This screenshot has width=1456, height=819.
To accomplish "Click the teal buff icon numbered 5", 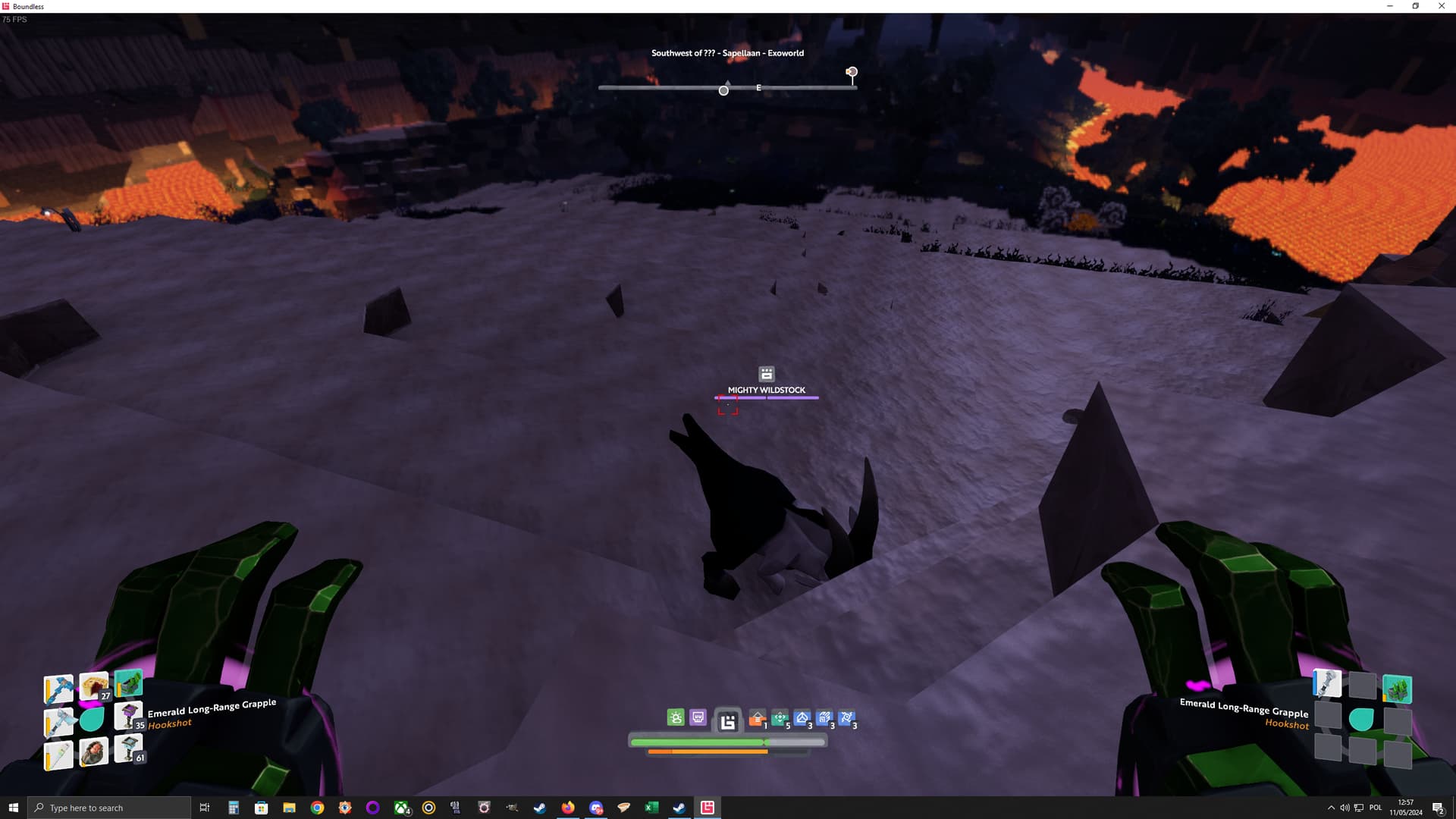I will point(780,718).
